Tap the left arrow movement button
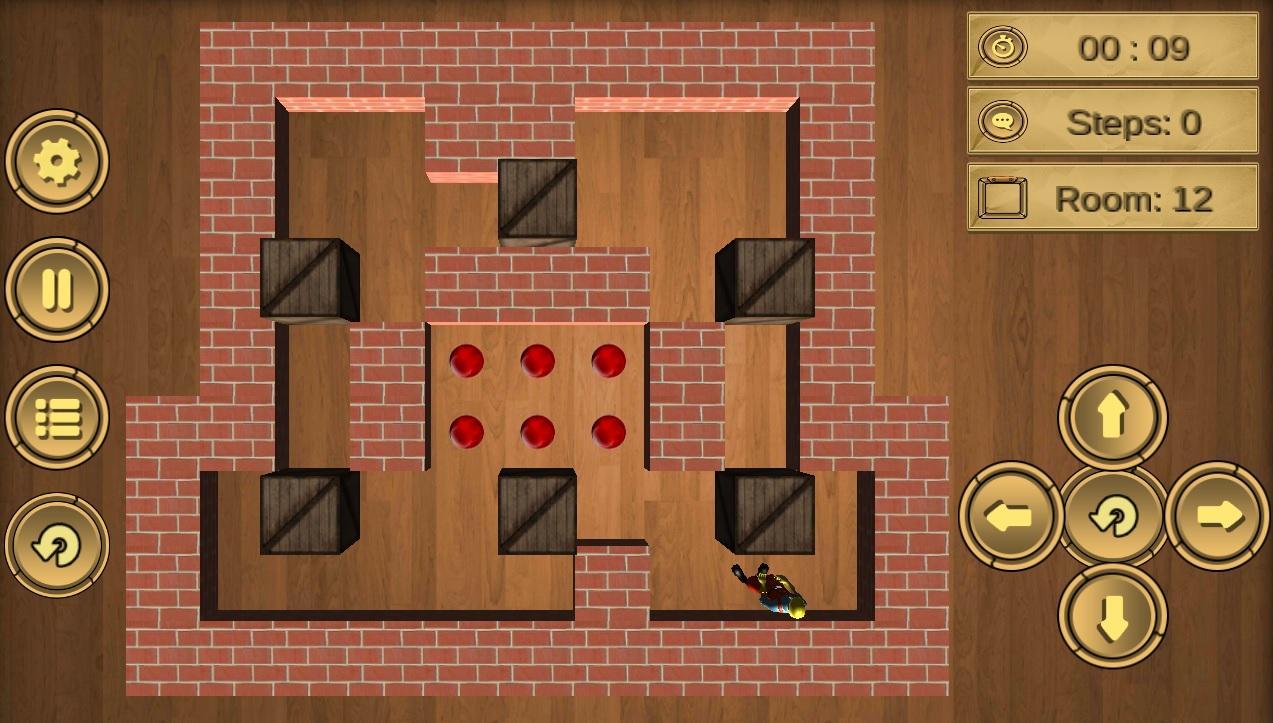 pyautogui.click(x=1011, y=516)
